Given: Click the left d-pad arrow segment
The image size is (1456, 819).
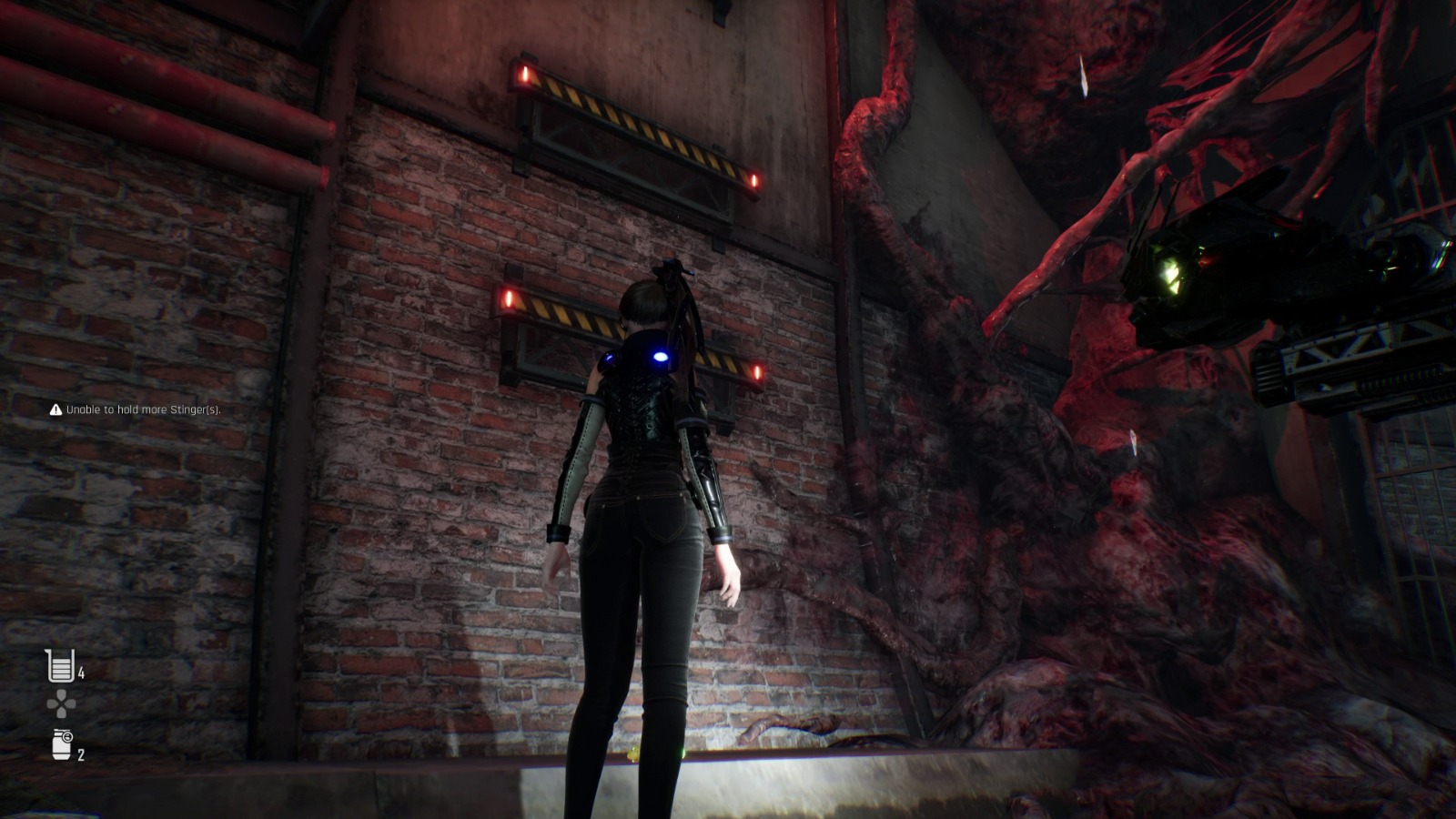Looking at the screenshot, I should [x=53, y=703].
